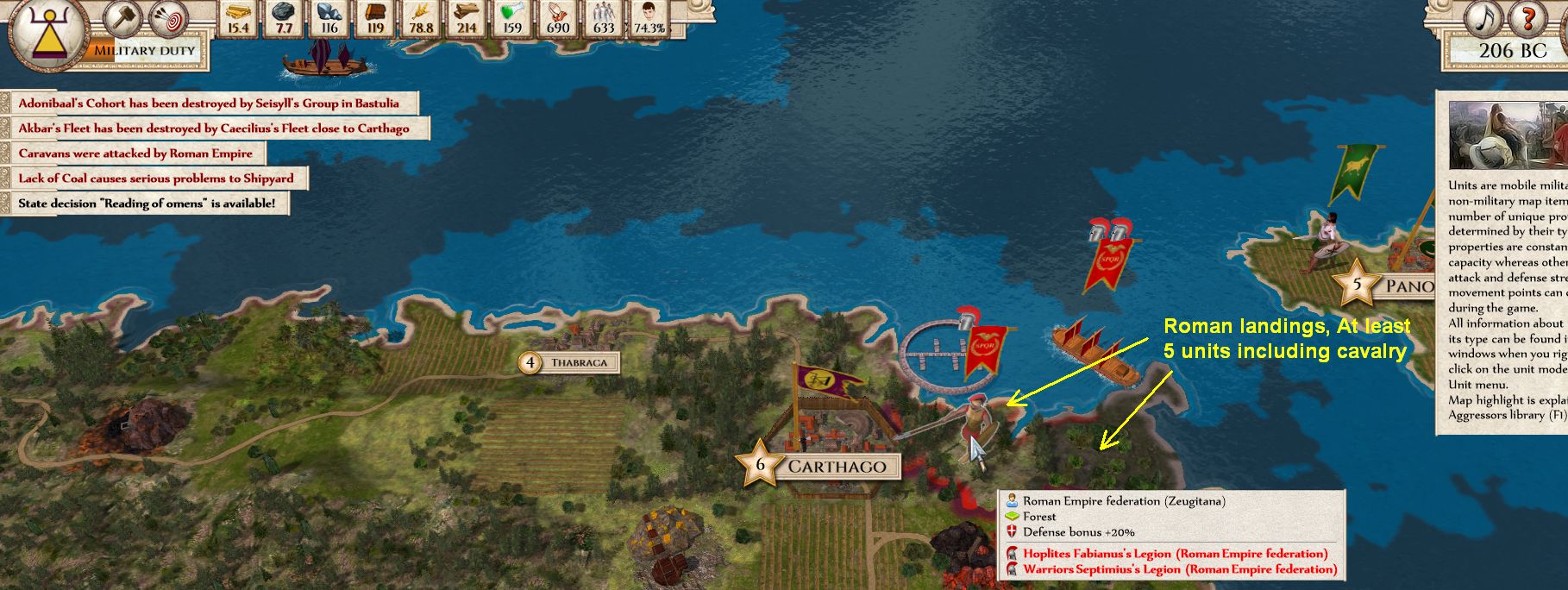Viewport: 1568px width, 590px height.
Task: View the Akbar's Fleet destroyed message
Action: [214, 129]
